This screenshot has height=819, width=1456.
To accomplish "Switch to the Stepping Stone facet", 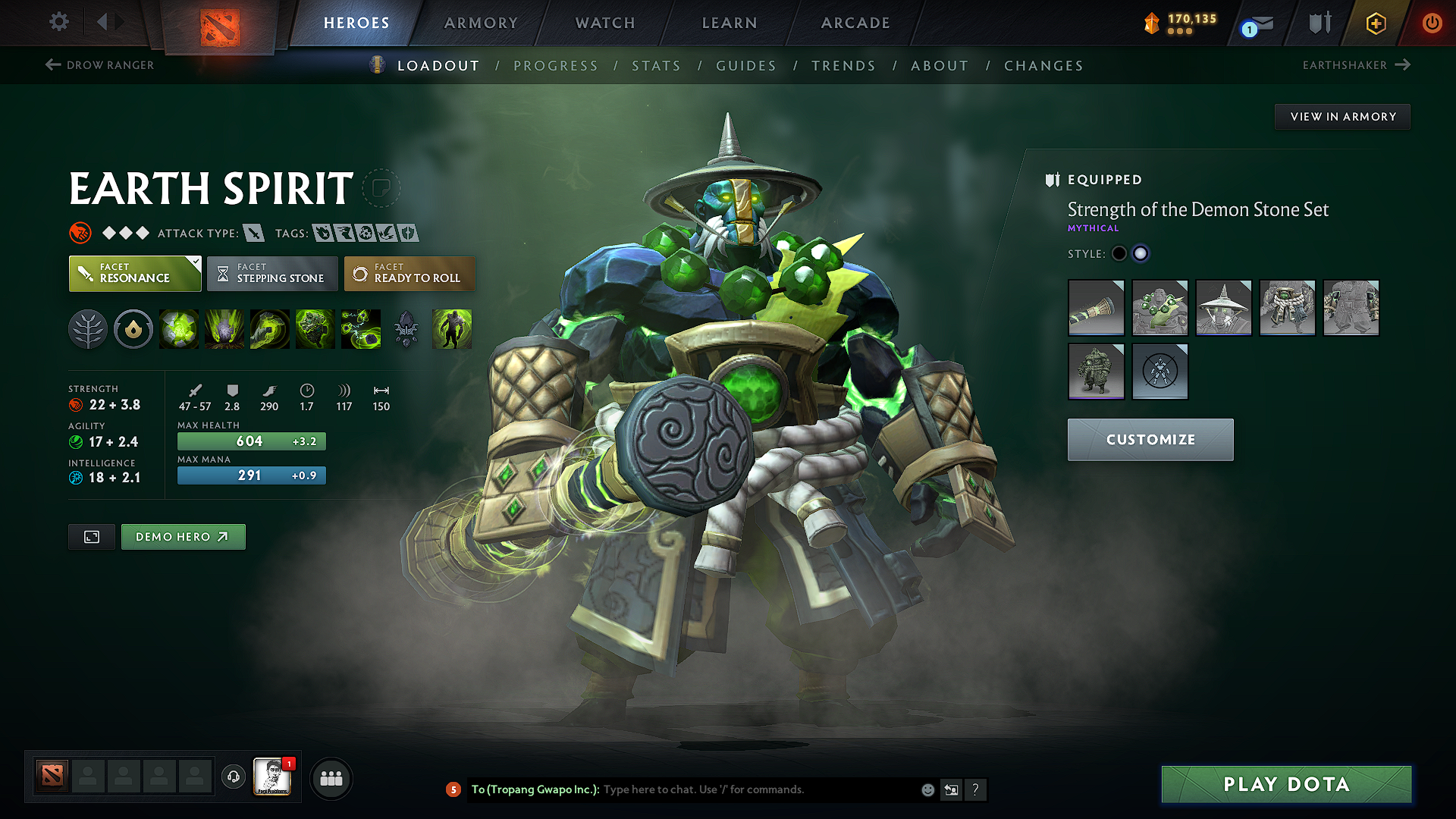I will 271,273.
